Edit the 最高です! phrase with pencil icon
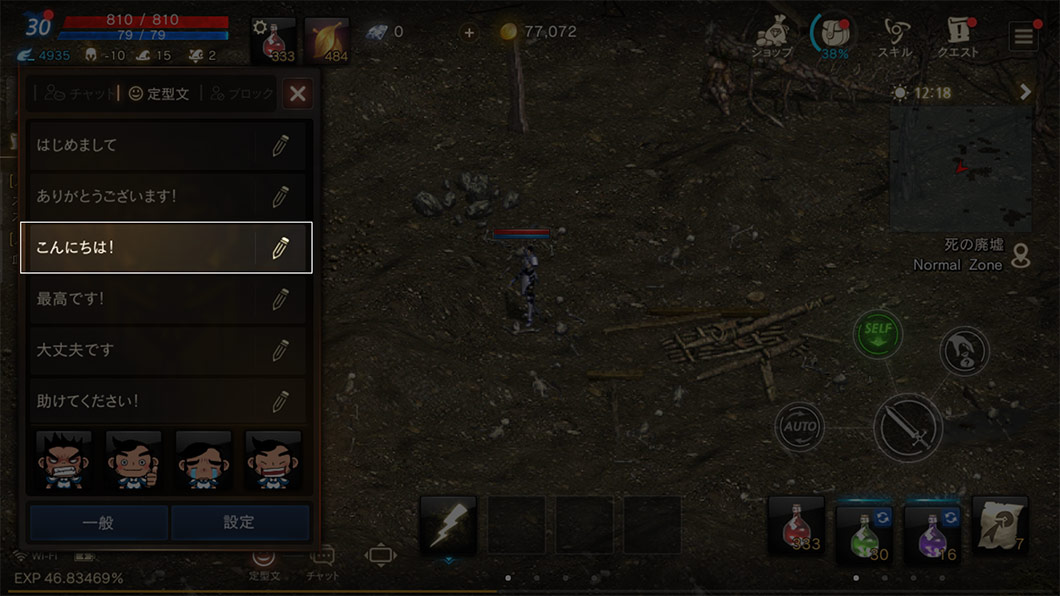Viewport: 1060px width, 596px height. click(x=280, y=299)
